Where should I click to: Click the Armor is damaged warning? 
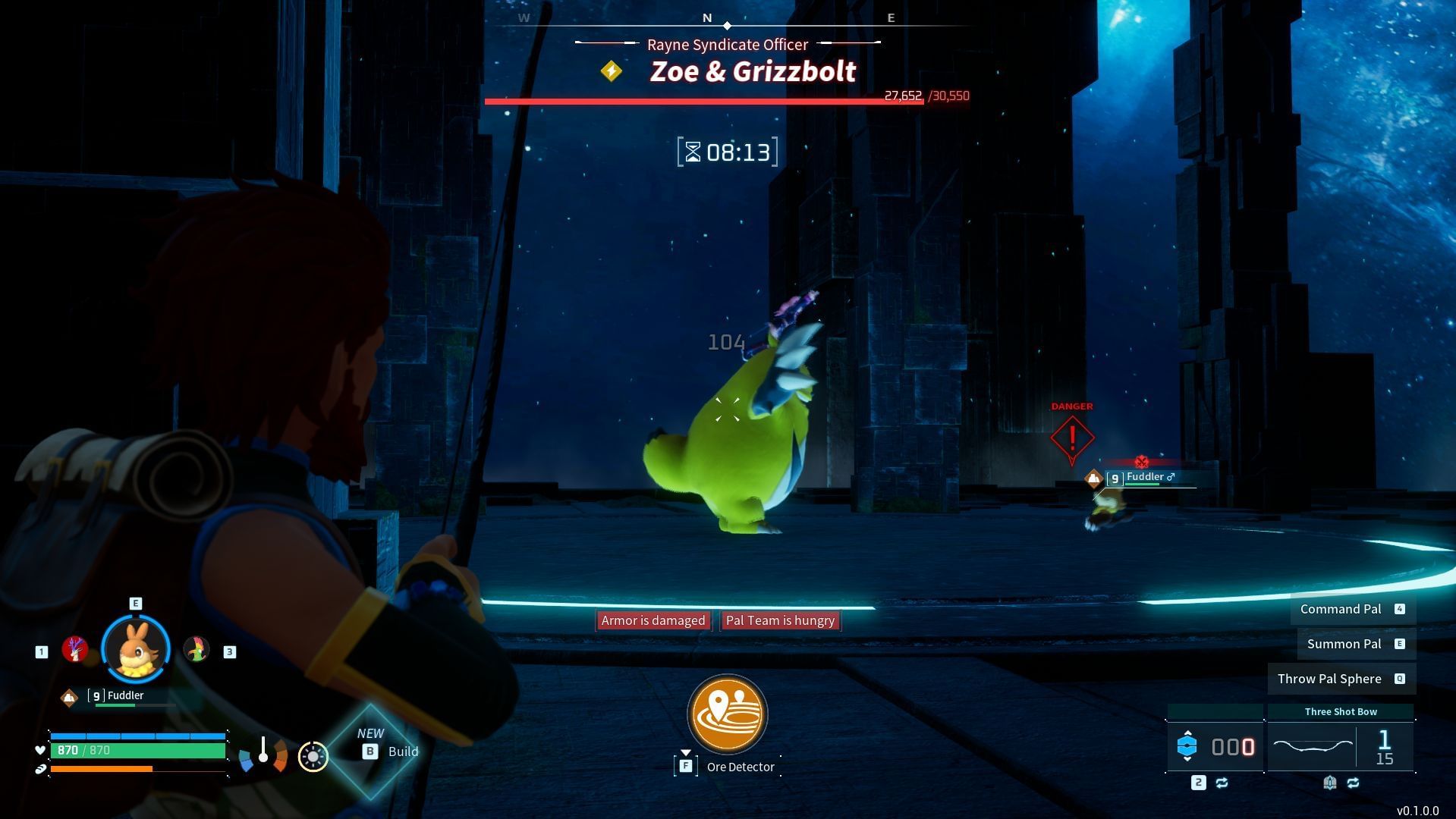click(653, 620)
